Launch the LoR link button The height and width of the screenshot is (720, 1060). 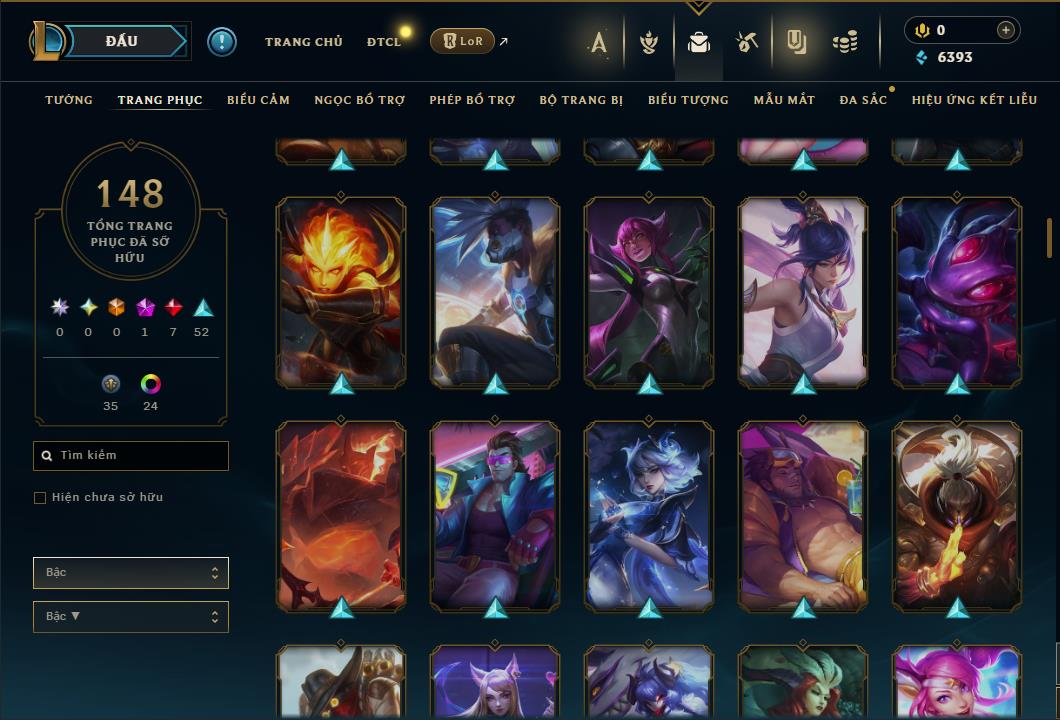462,41
